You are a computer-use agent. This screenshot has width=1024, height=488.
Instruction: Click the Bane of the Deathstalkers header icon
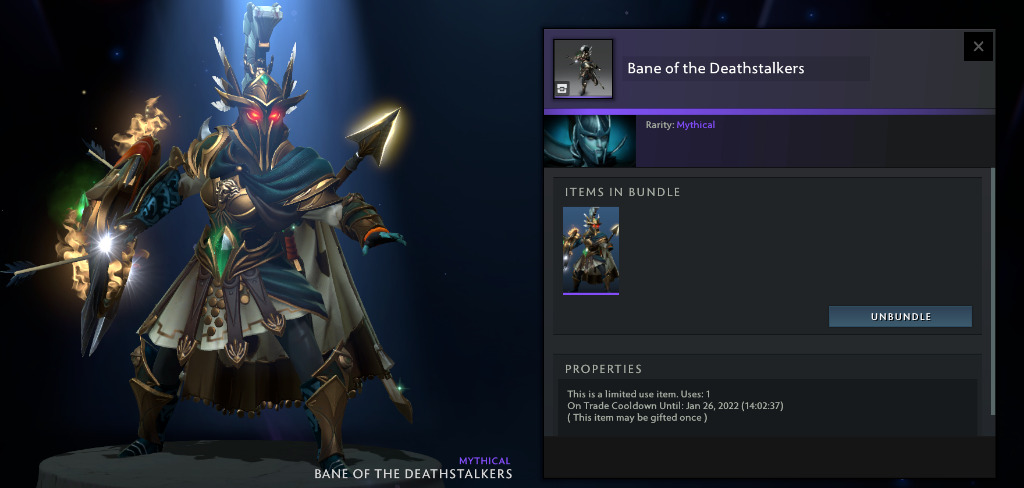(x=583, y=69)
